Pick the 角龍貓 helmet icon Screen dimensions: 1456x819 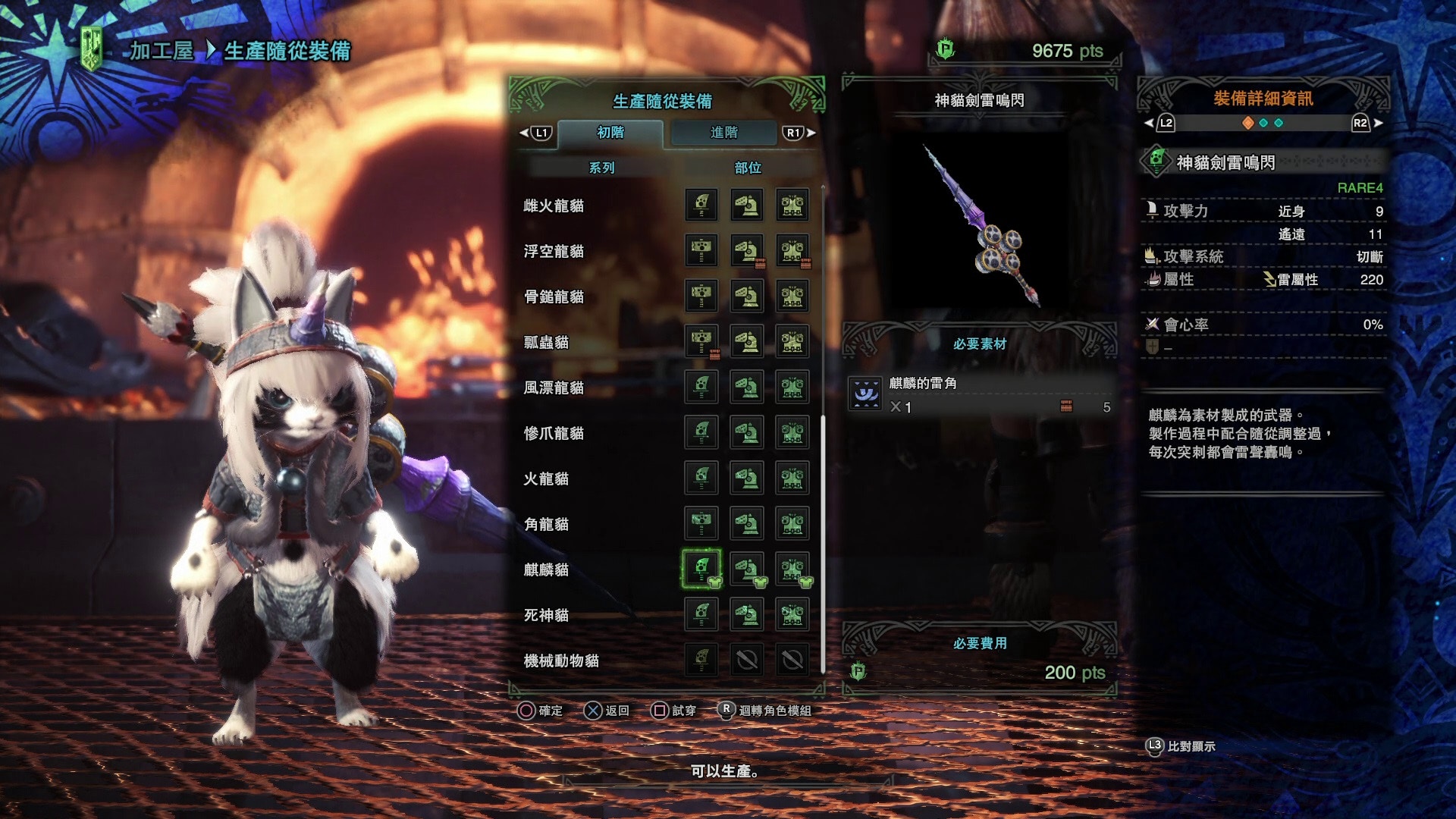point(747,523)
